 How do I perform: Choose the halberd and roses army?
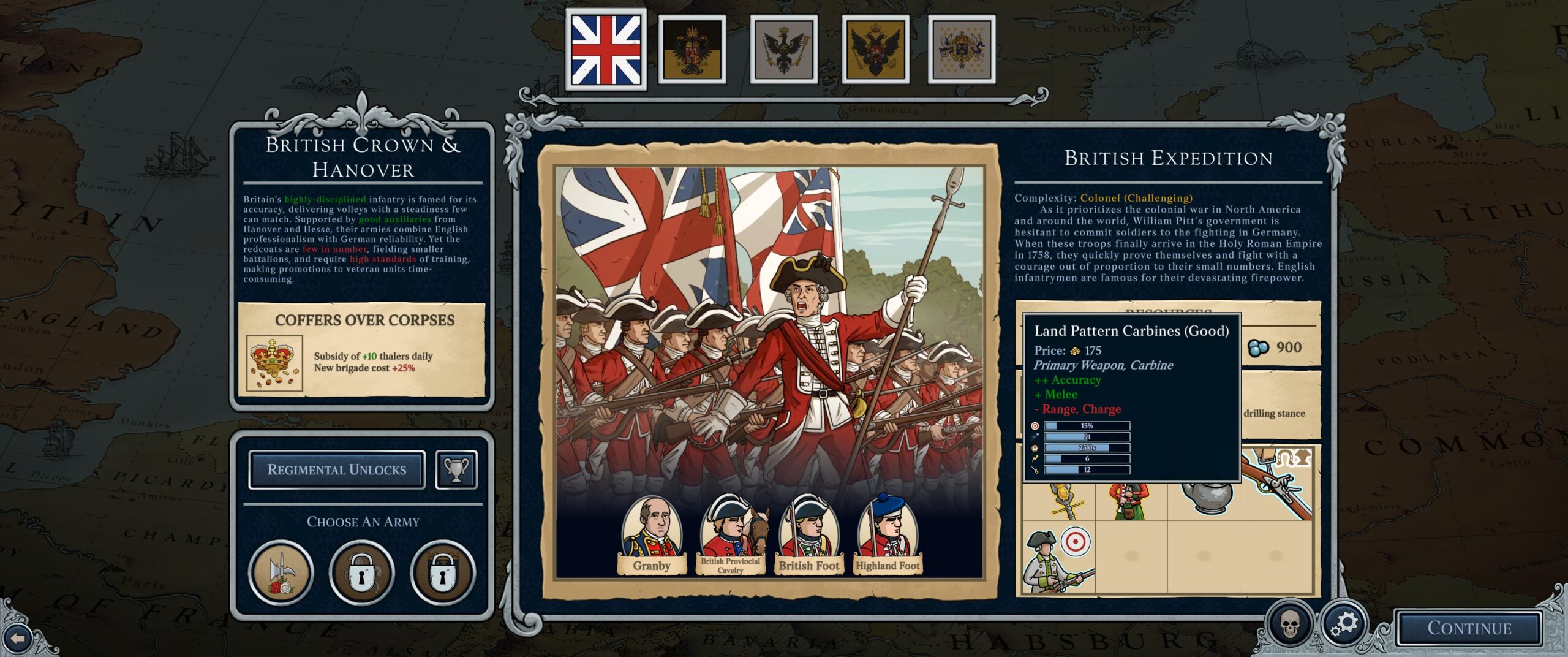click(281, 572)
